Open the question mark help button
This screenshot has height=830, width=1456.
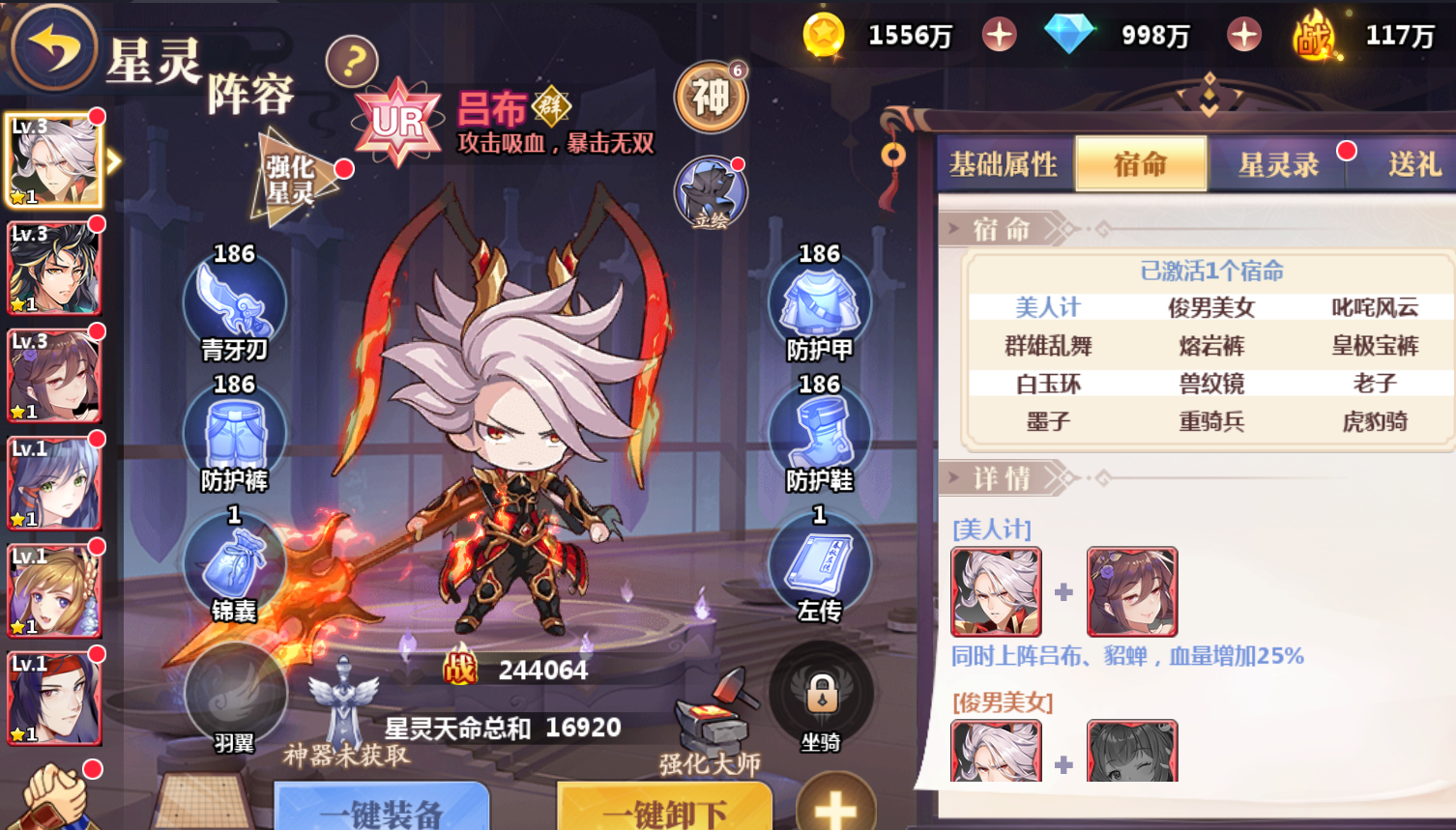[352, 62]
